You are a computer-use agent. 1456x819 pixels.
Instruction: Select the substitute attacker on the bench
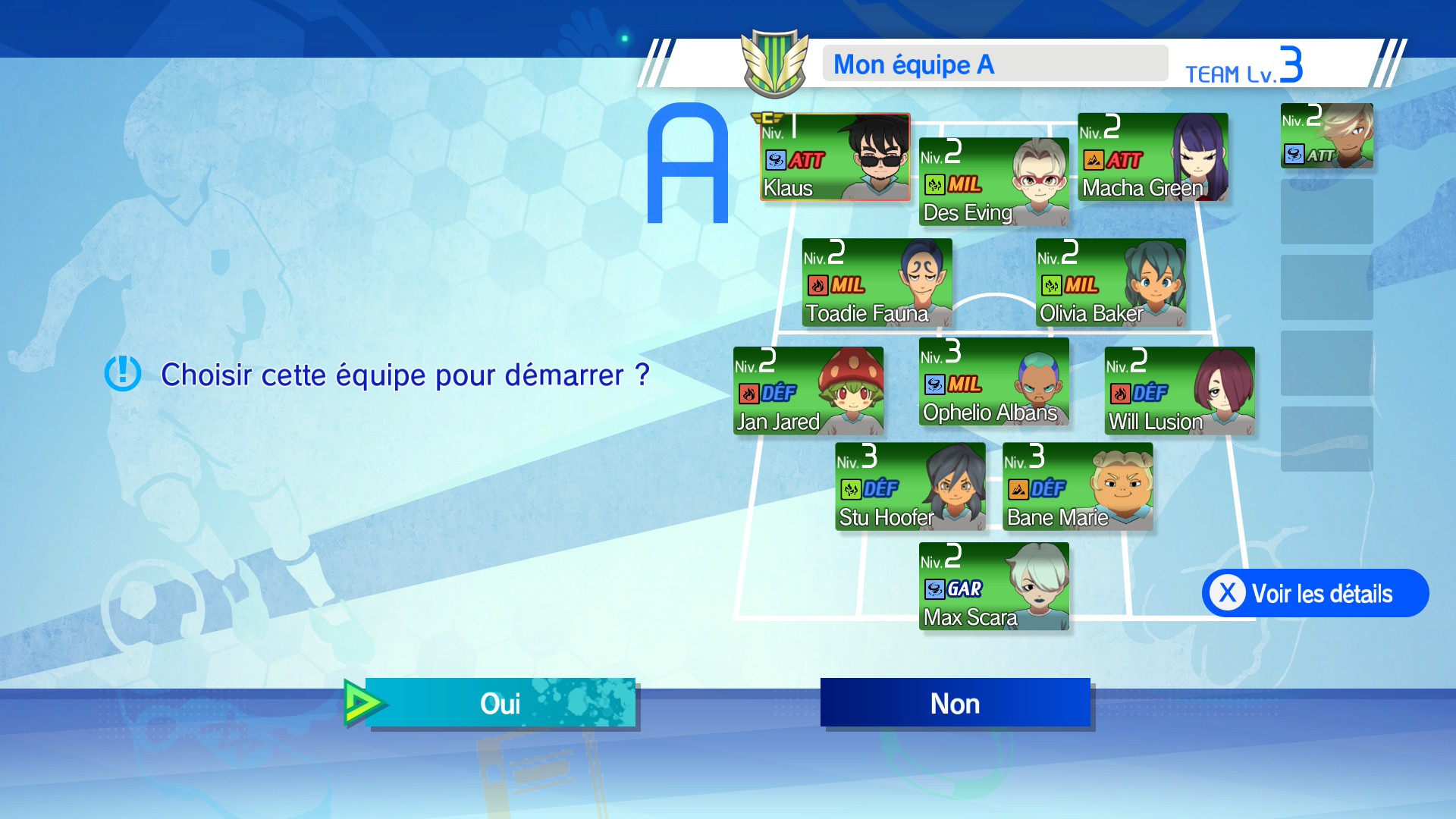1326,136
